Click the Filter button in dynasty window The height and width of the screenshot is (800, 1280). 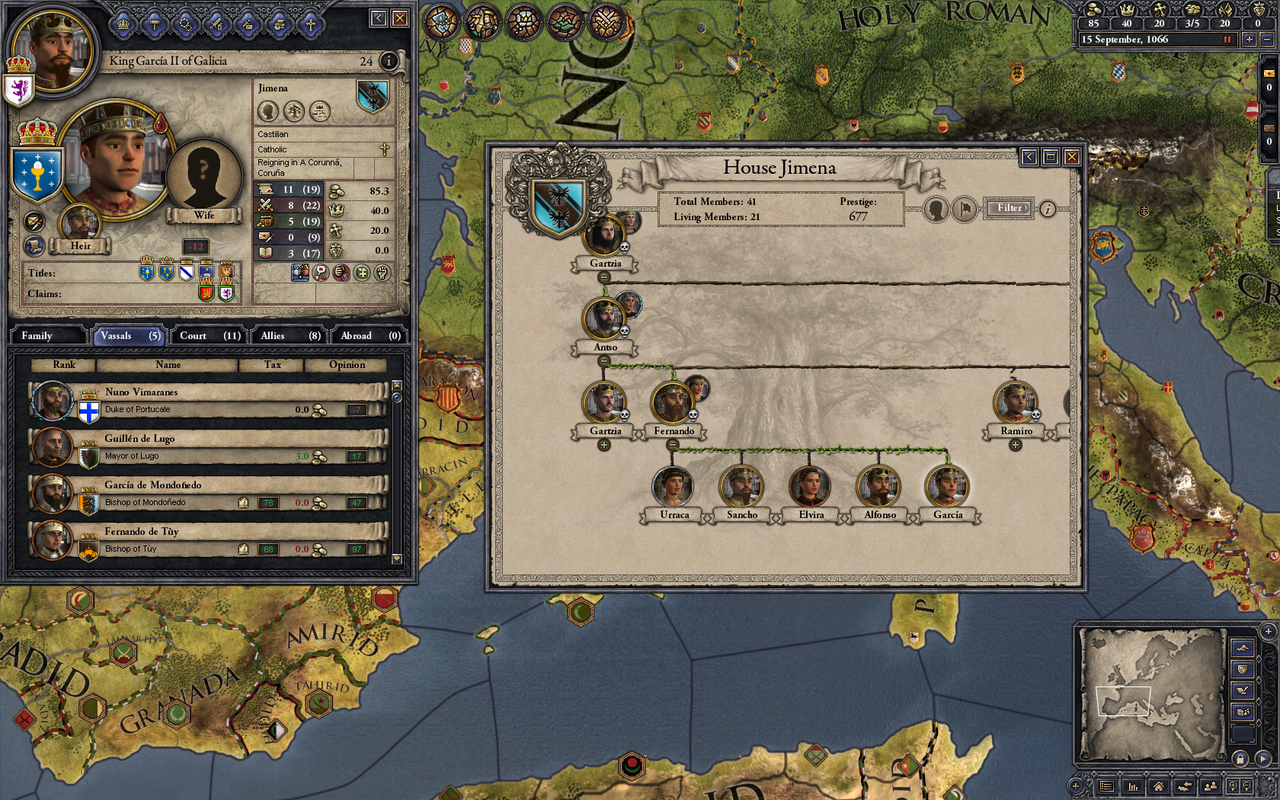coord(1009,208)
